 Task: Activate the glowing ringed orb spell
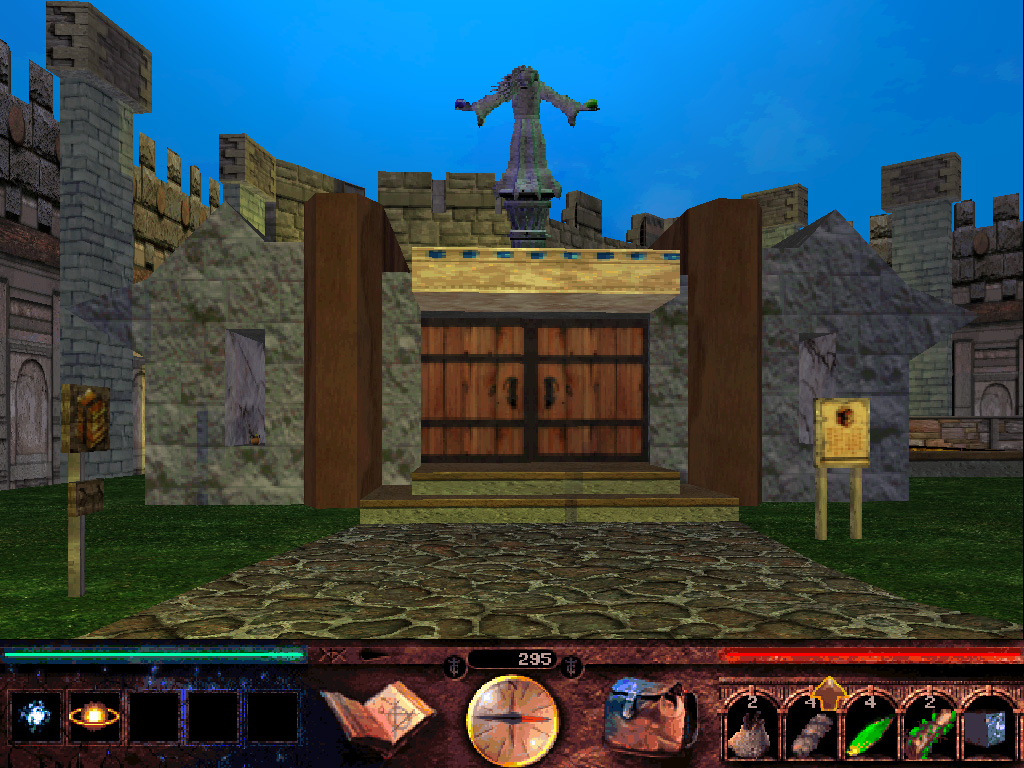[94, 717]
